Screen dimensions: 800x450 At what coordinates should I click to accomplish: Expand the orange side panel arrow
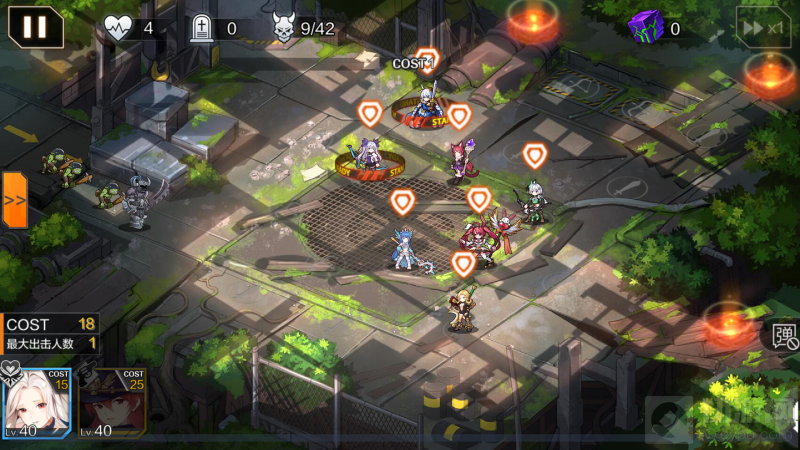point(14,199)
